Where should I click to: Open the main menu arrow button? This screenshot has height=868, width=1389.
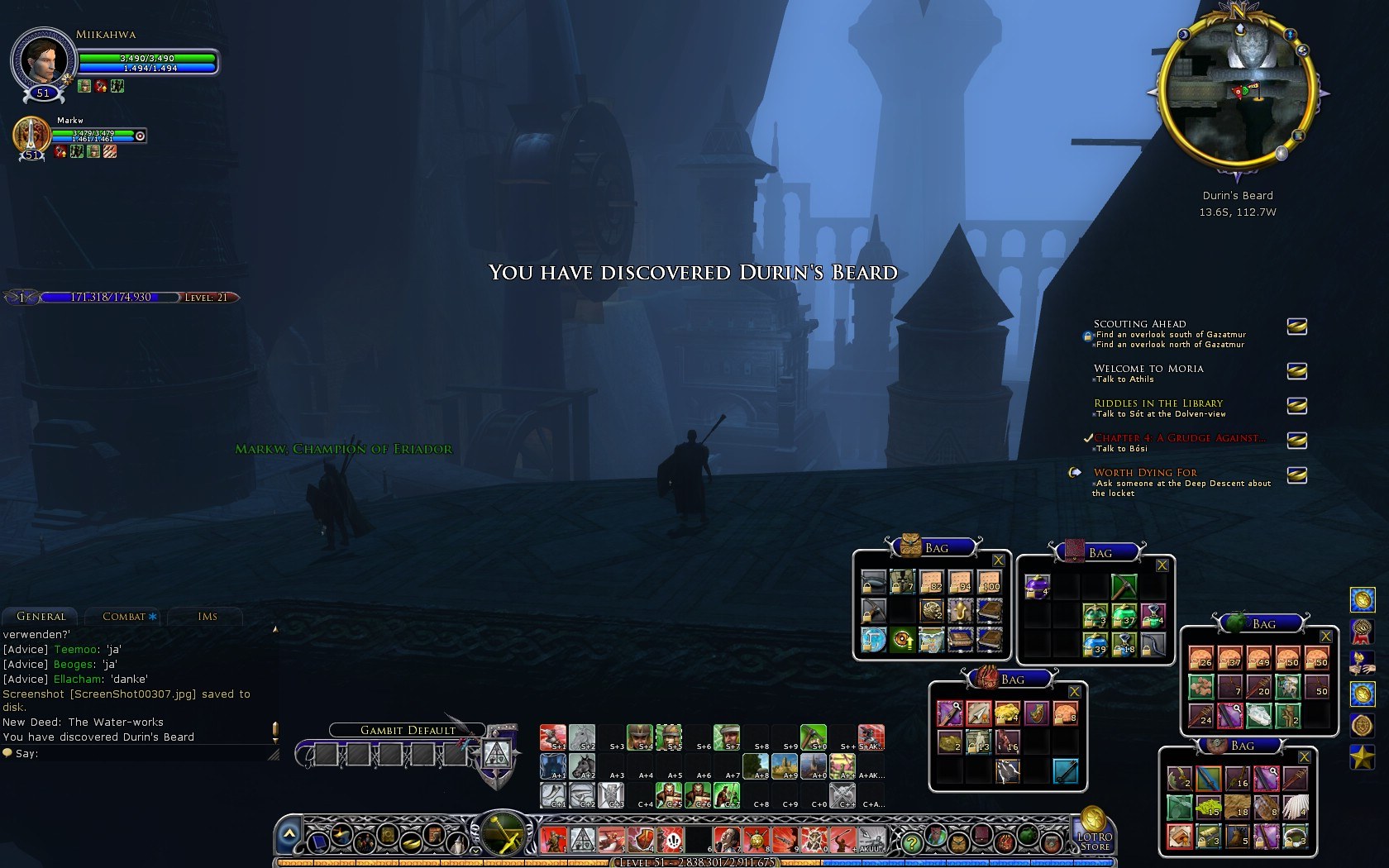coord(289,835)
